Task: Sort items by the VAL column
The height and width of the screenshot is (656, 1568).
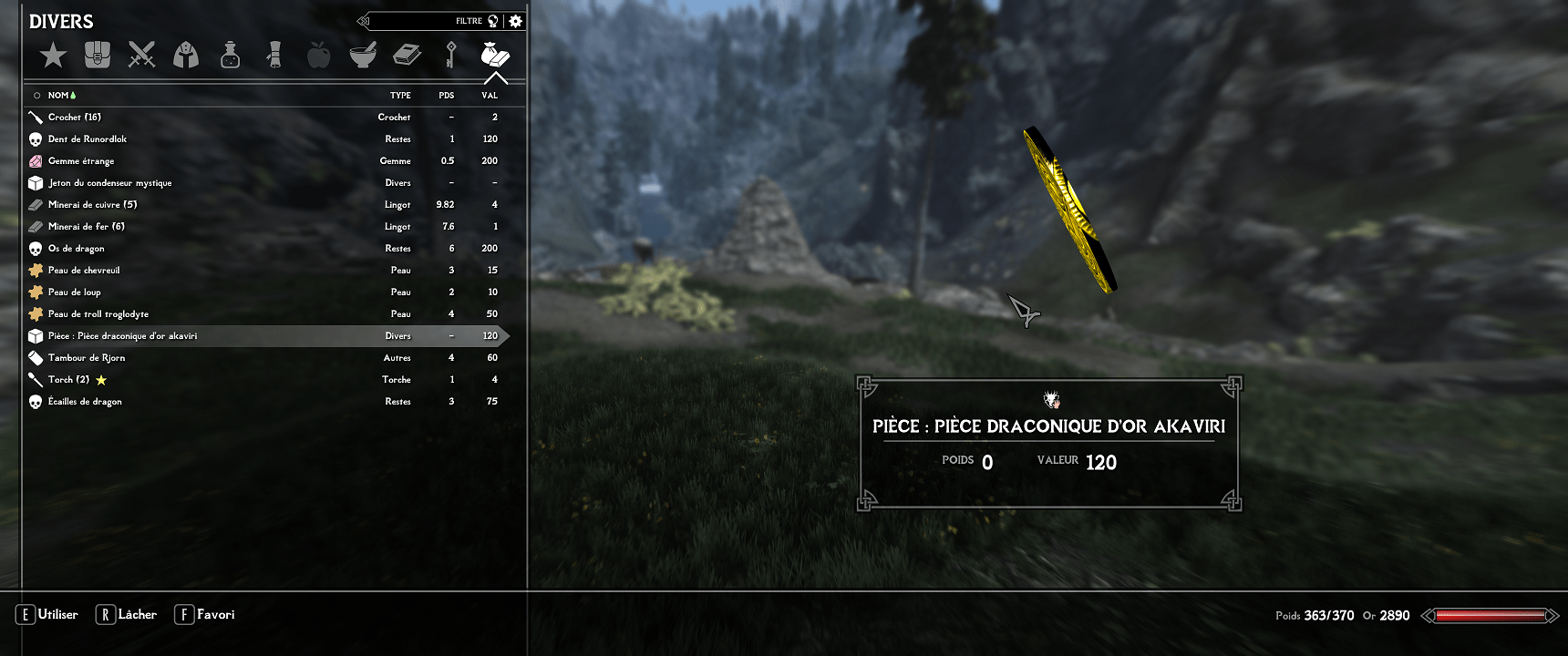Action: [x=490, y=95]
